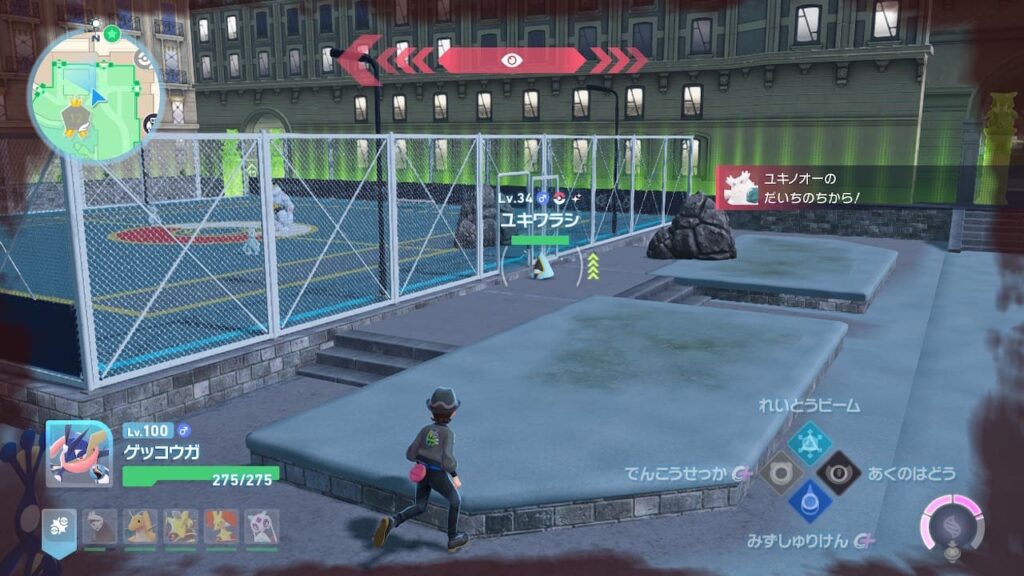Select the ゲッコウガ portrait
Screen dimensions: 1024x576
pos(77,453)
